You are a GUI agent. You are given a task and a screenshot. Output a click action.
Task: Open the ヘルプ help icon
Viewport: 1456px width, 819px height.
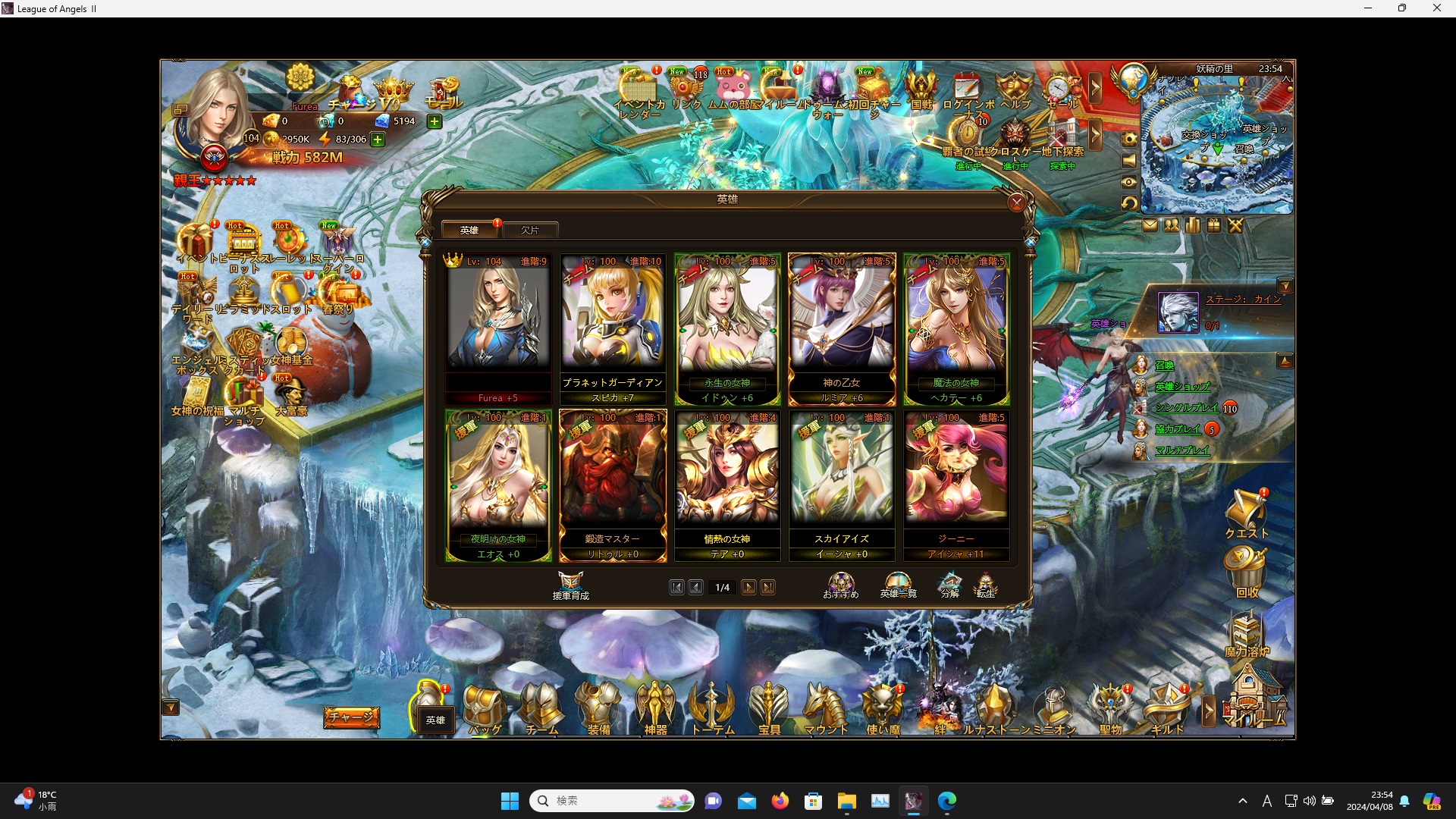pyautogui.click(x=1016, y=87)
